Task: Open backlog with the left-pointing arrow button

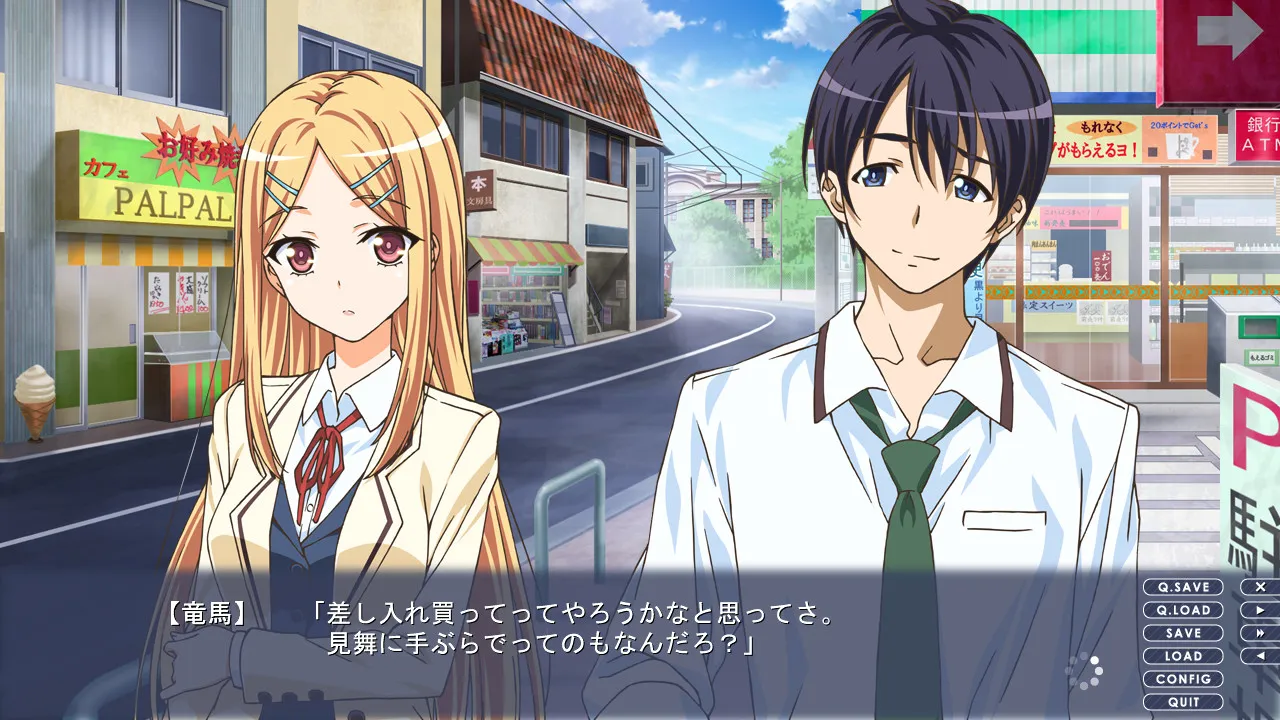Action: point(1260,656)
